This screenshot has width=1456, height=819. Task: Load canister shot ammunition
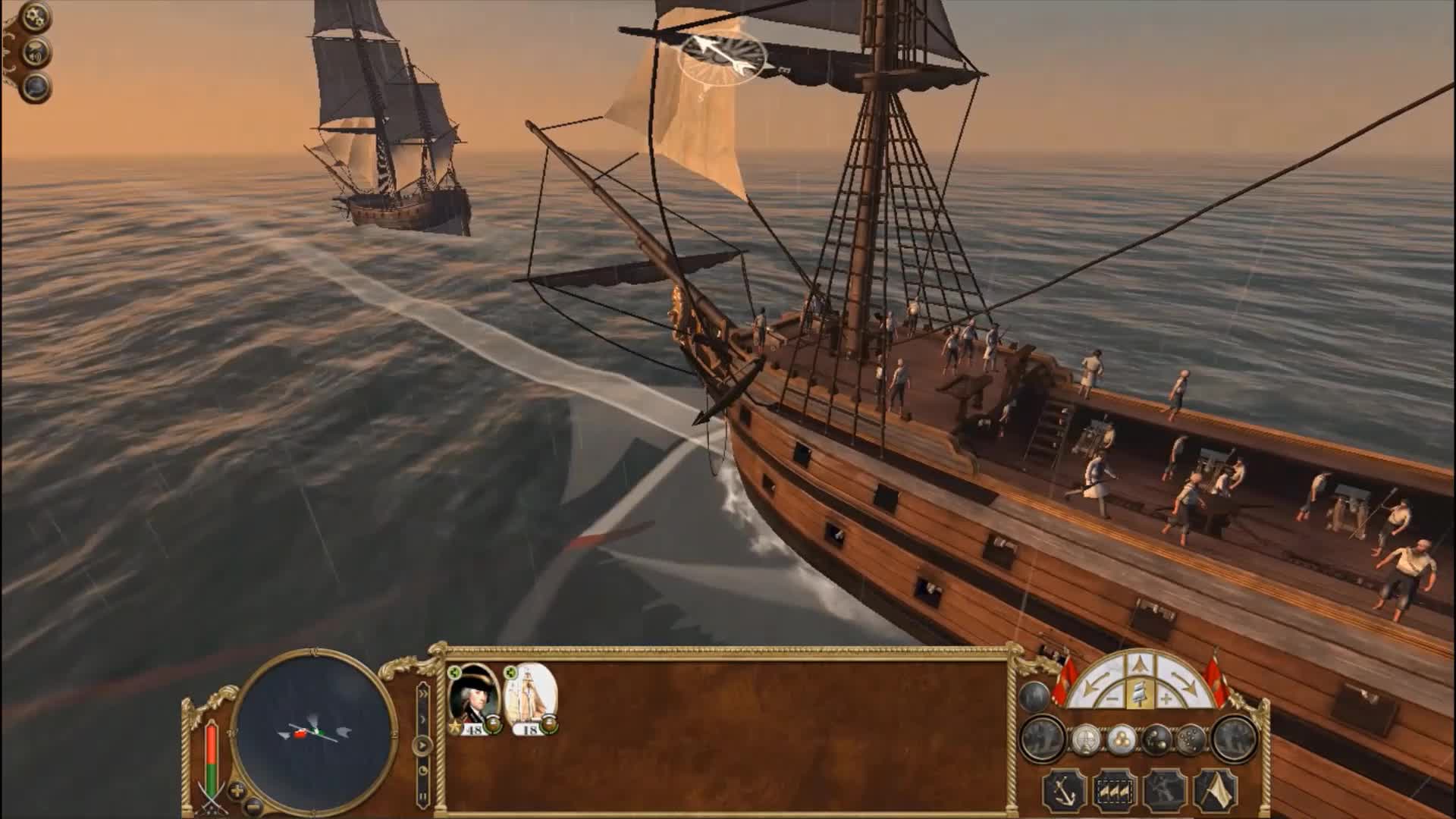click(1191, 740)
